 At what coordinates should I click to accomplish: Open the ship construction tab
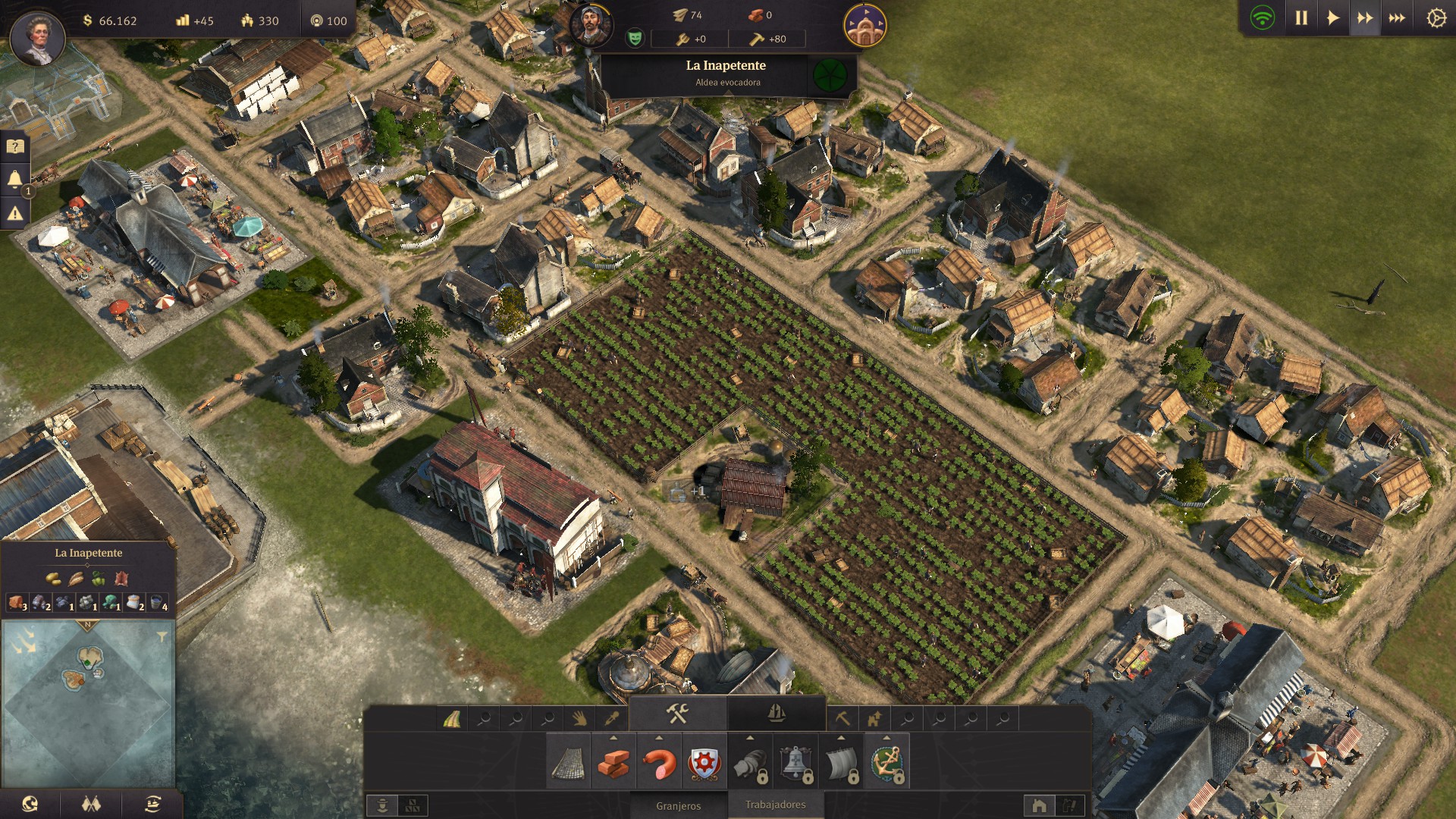click(777, 714)
